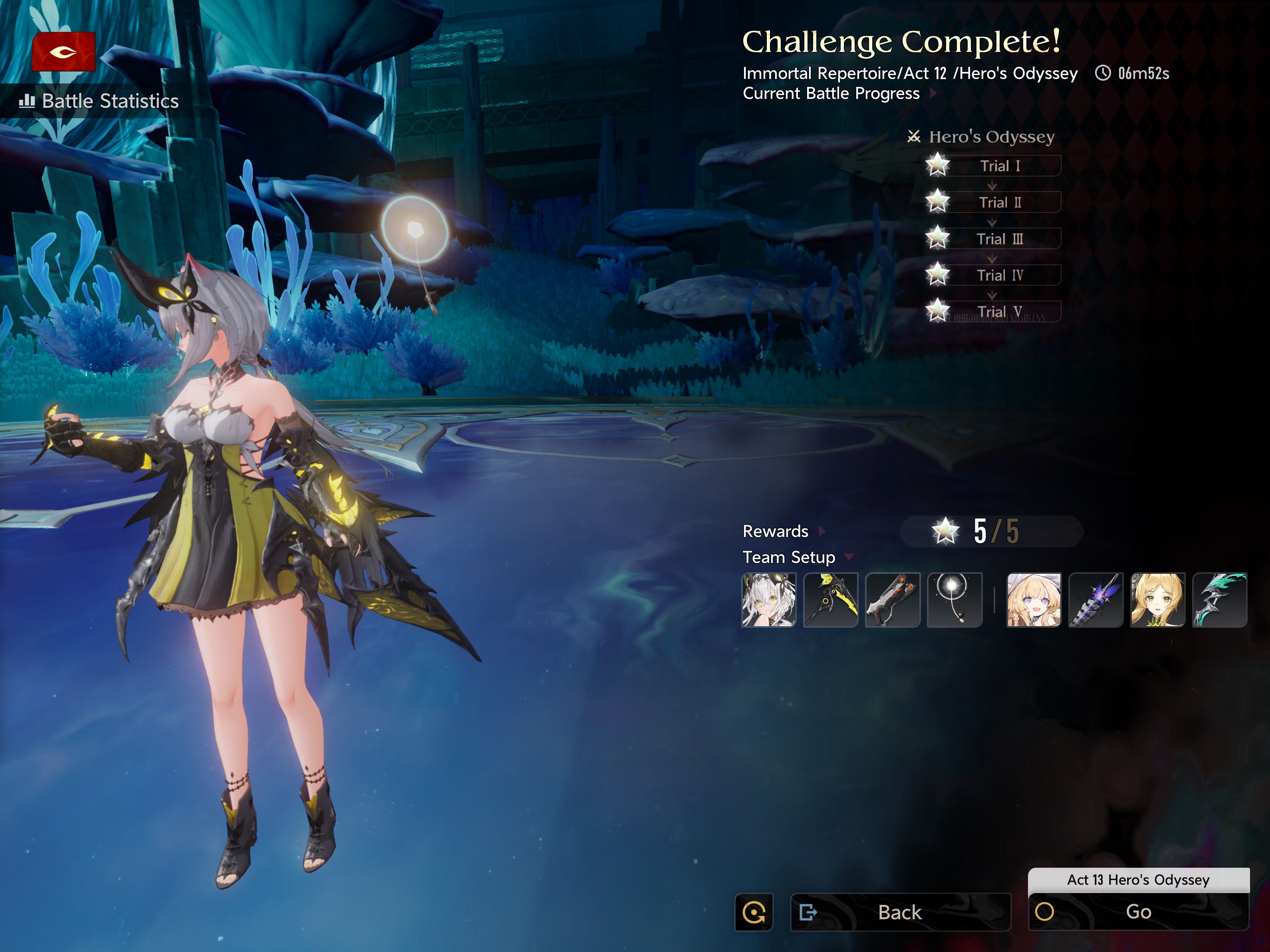View the blonde hat-wearing character portrait
The height and width of the screenshot is (952, 1270).
(x=1034, y=600)
